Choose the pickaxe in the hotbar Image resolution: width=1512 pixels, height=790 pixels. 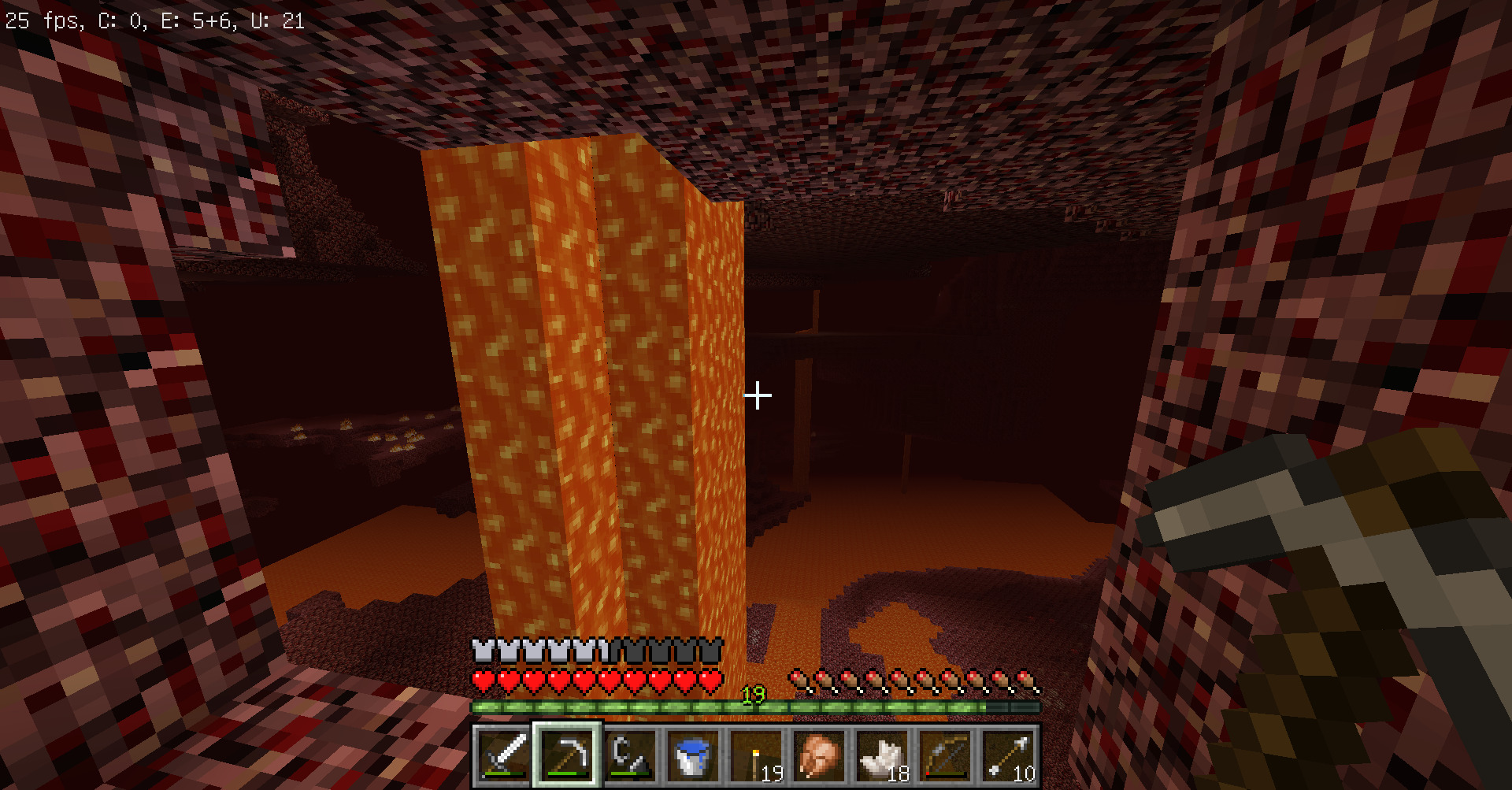567,755
